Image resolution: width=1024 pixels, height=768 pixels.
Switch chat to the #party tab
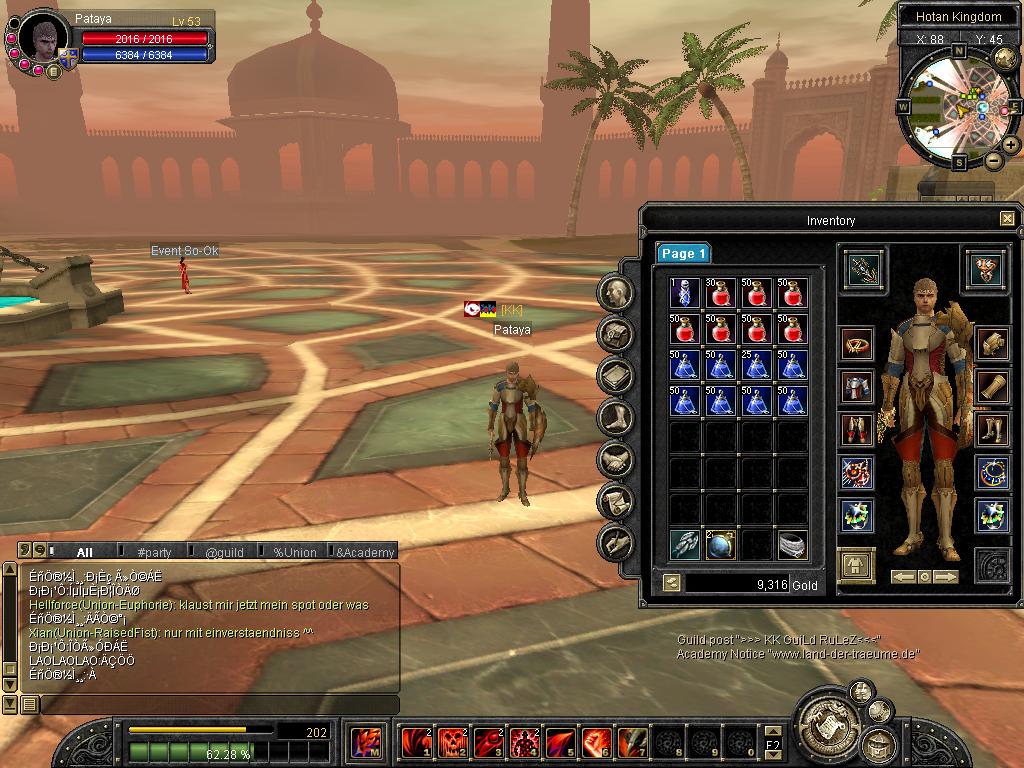coord(154,552)
